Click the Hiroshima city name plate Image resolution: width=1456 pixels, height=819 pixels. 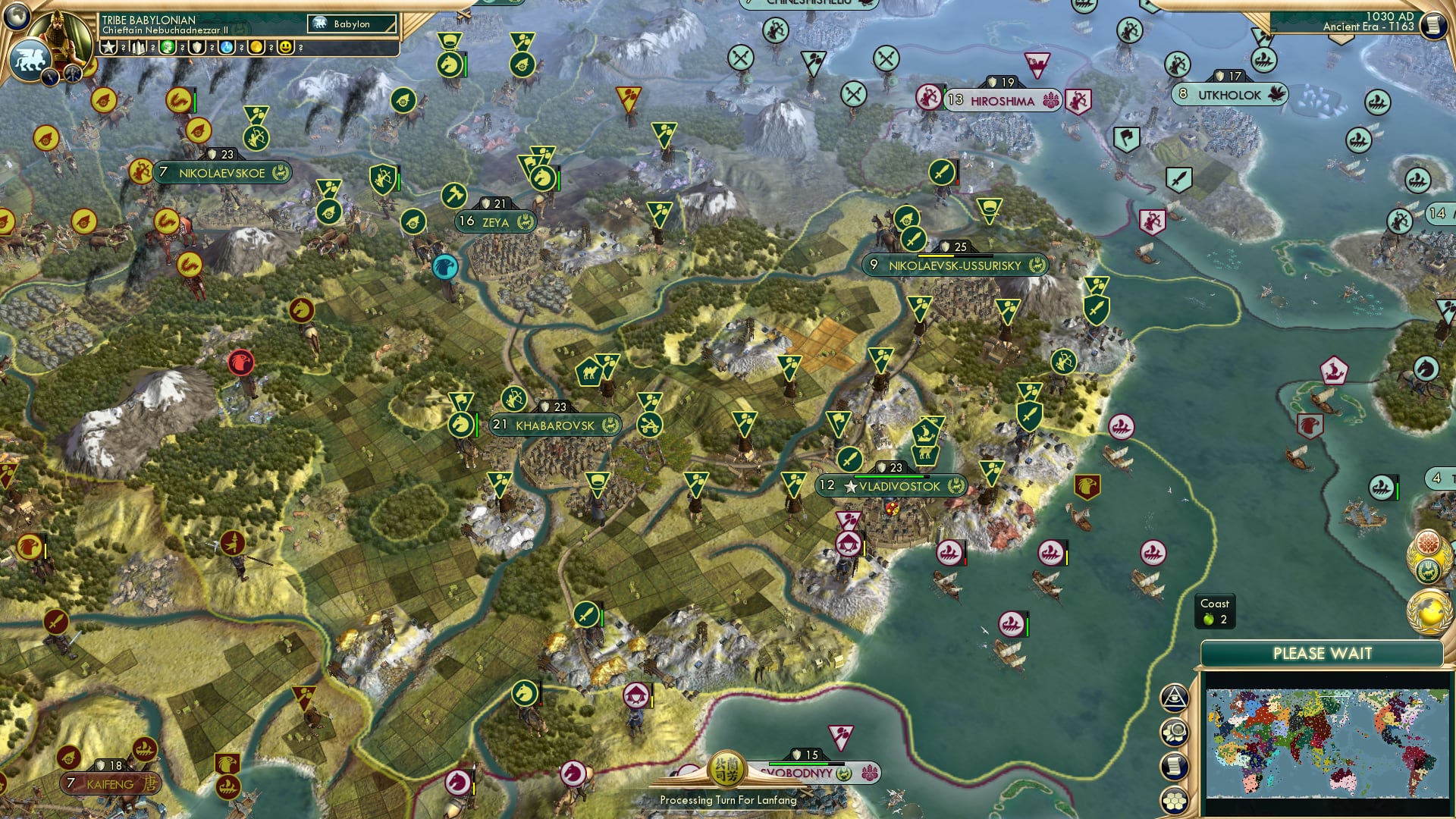pyautogui.click(x=1001, y=99)
